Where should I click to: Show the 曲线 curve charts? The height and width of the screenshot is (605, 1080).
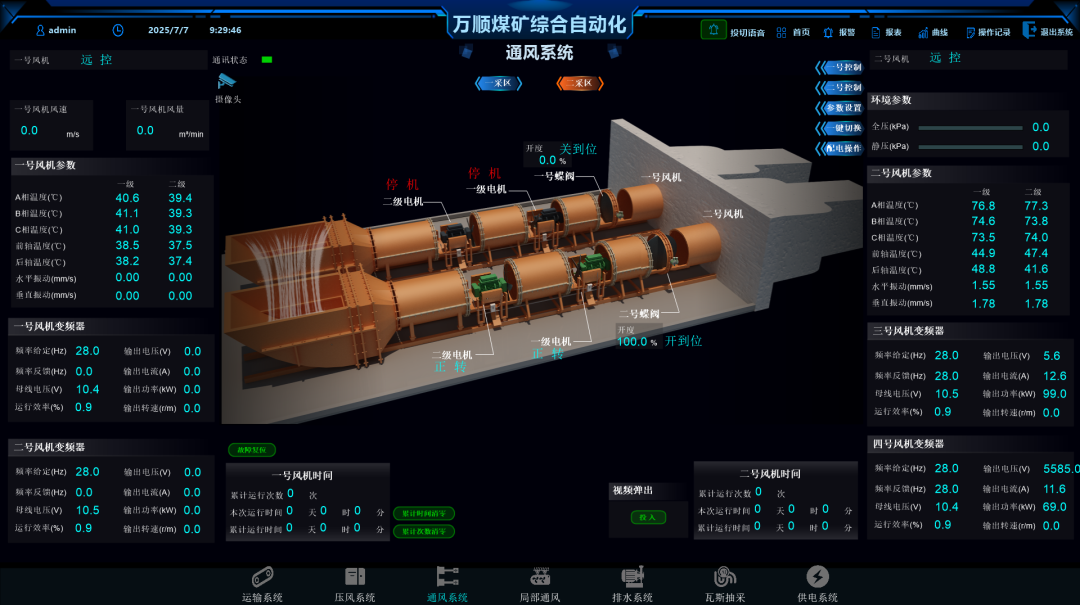[932, 32]
